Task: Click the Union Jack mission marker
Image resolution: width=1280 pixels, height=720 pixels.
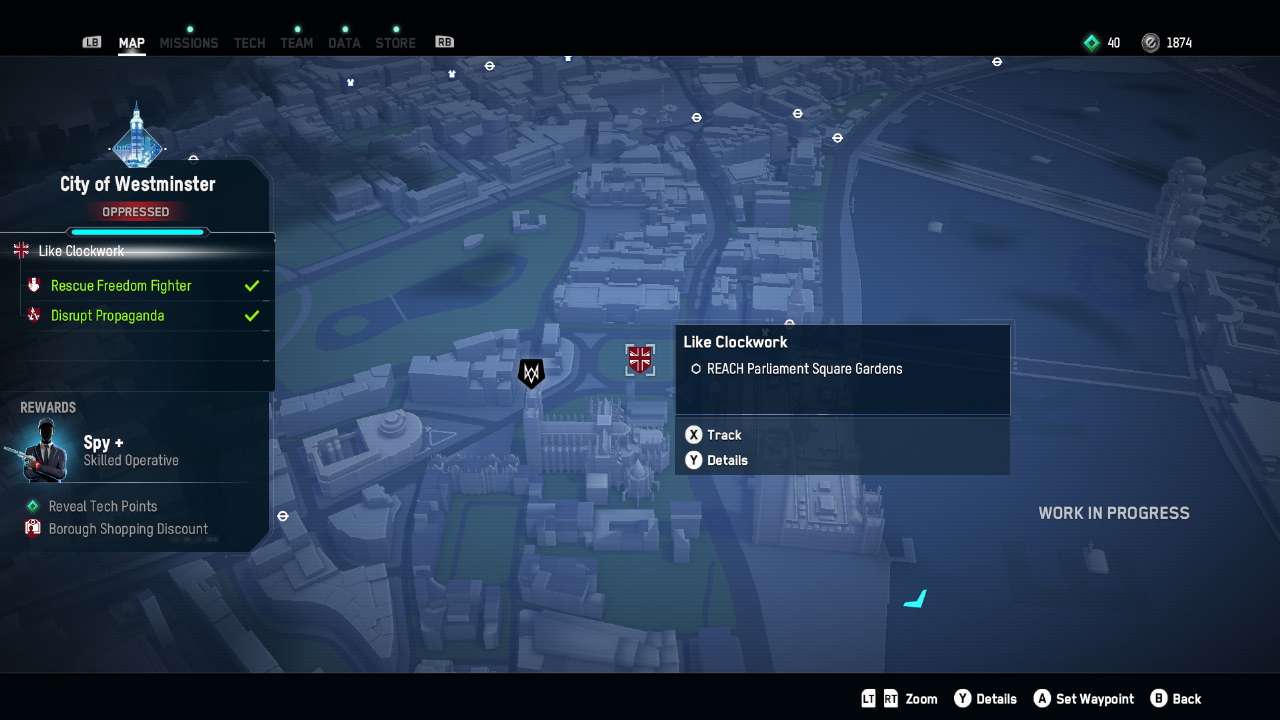Action: point(640,359)
